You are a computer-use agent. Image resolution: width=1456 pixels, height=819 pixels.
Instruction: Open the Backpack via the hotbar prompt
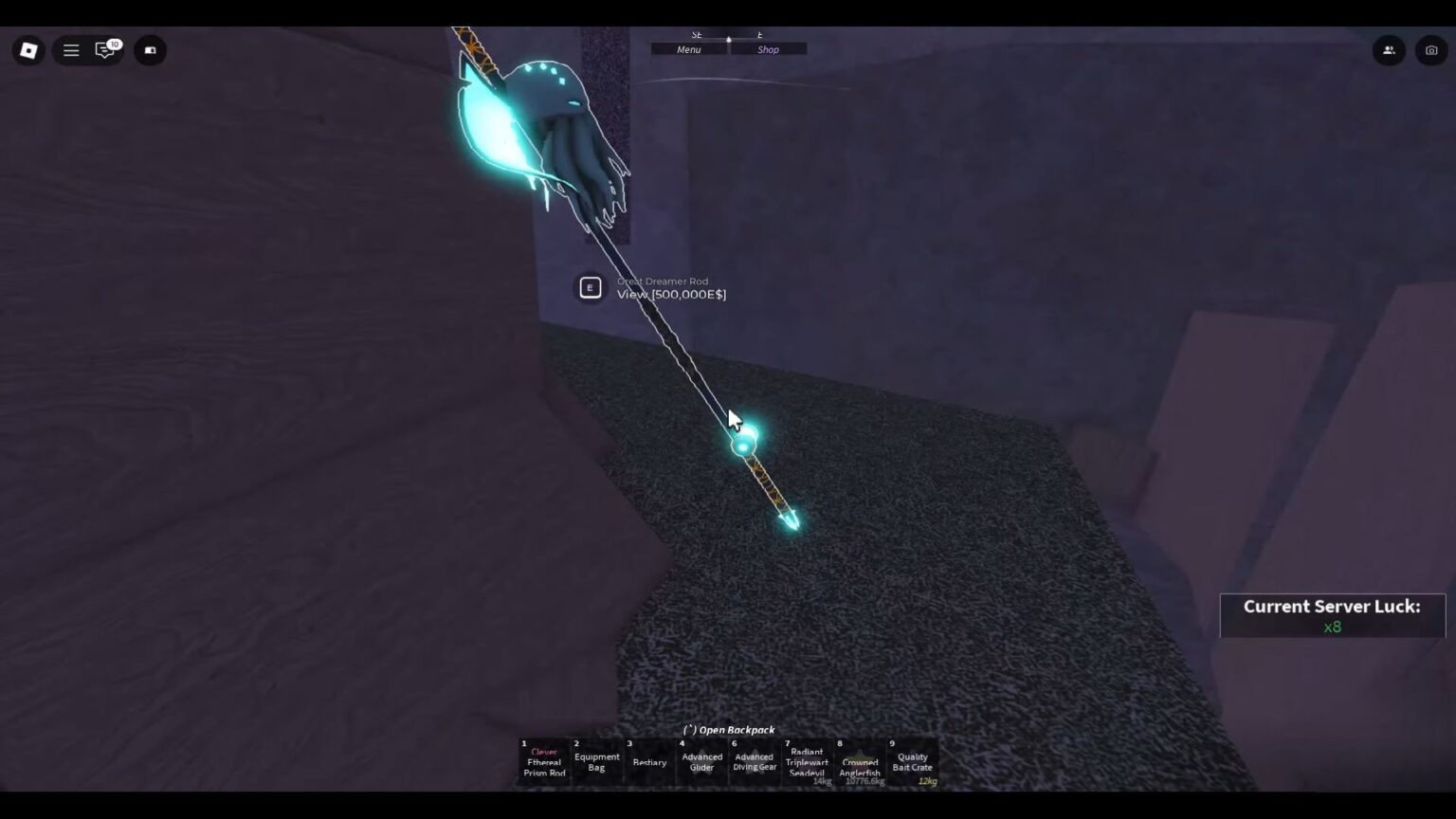click(x=727, y=730)
